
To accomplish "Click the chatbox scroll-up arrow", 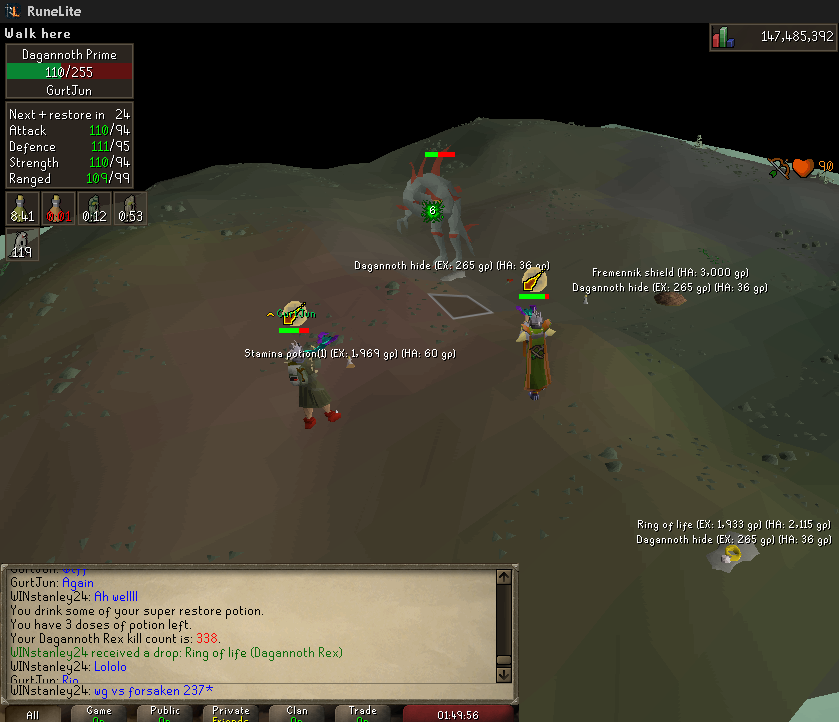I will 504,576.
